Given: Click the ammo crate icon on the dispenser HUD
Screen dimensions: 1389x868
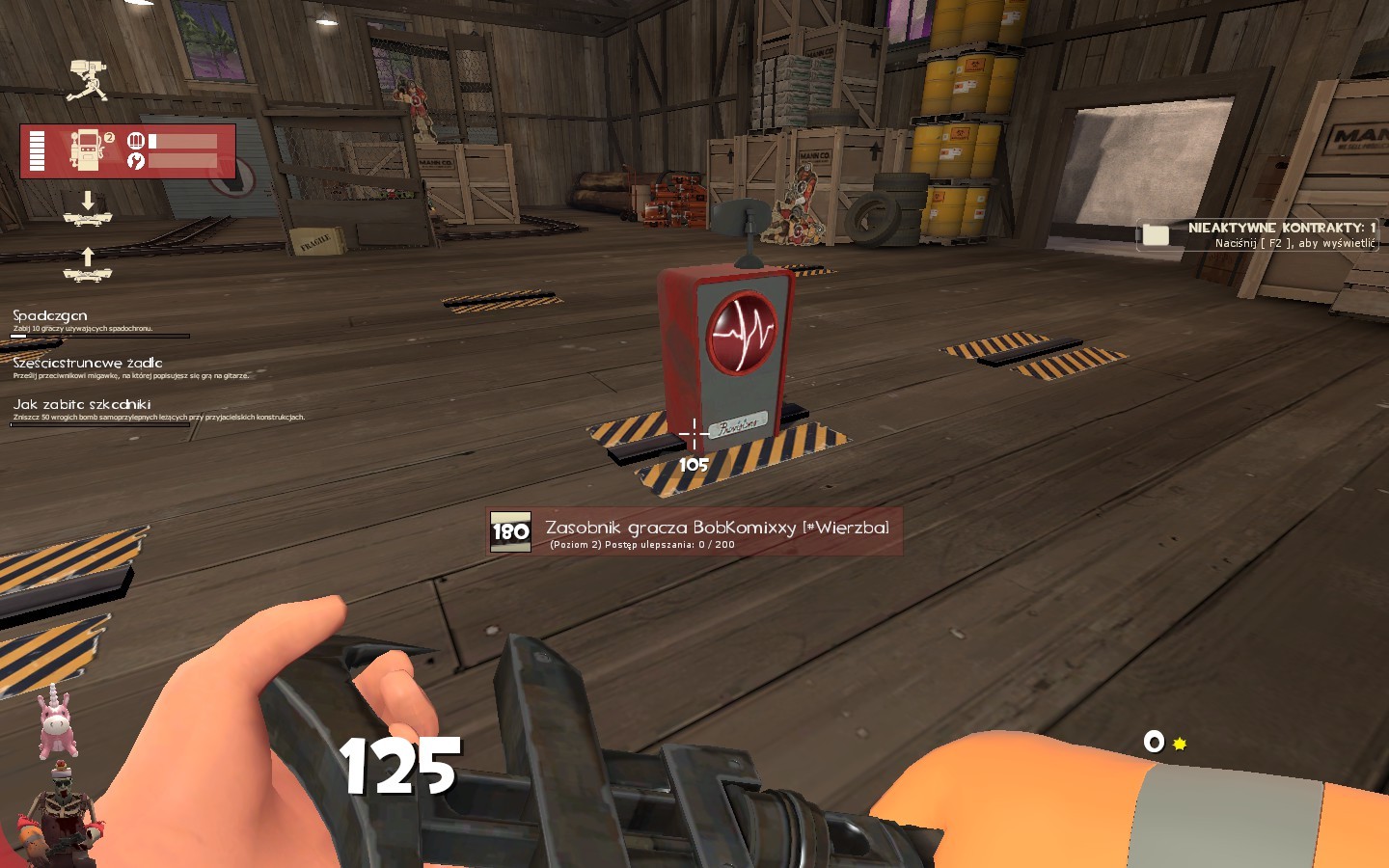Looking at the screenshot, I should 136,140.
